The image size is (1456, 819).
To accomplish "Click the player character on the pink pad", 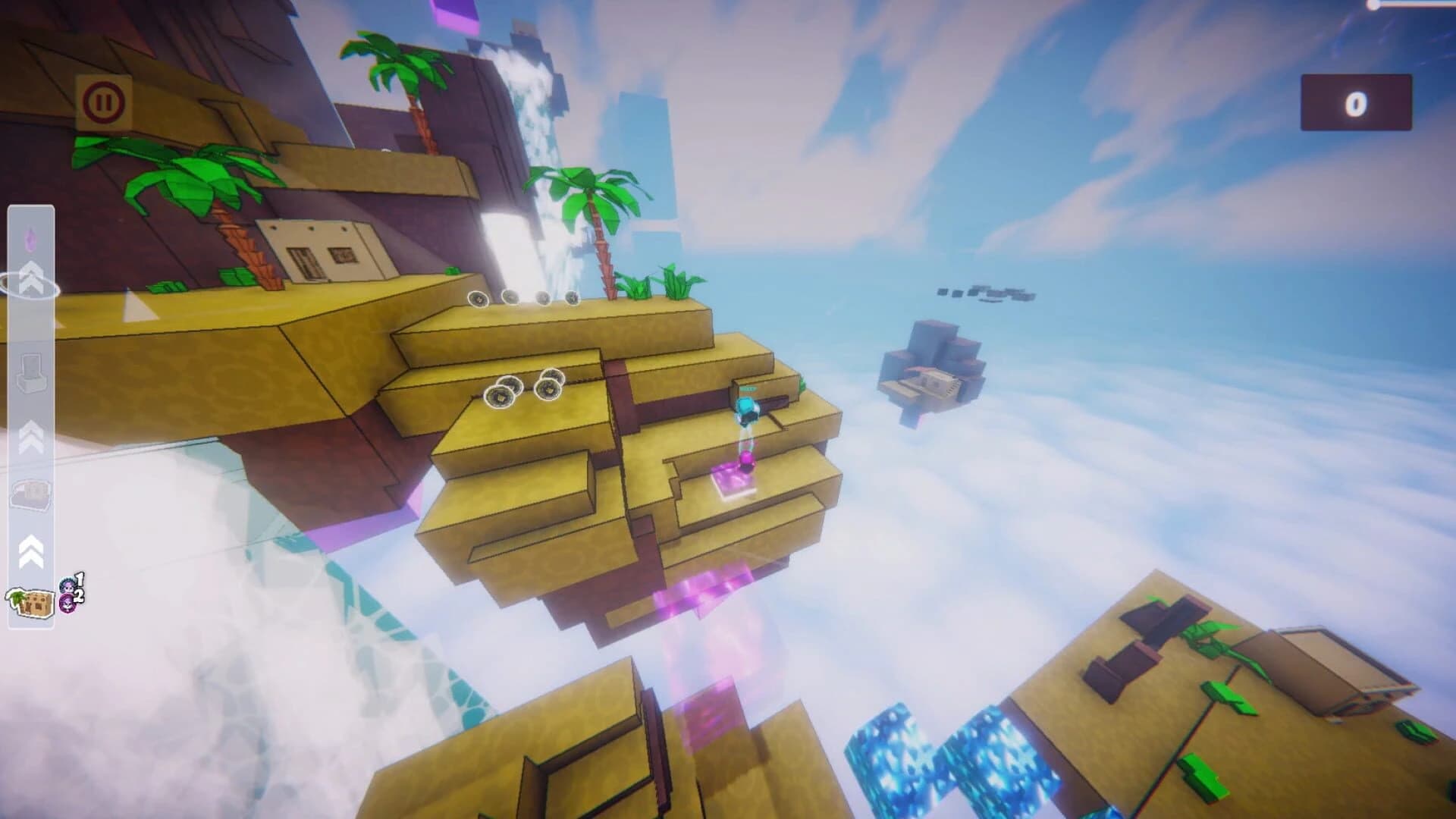I will tap(746, 409).
